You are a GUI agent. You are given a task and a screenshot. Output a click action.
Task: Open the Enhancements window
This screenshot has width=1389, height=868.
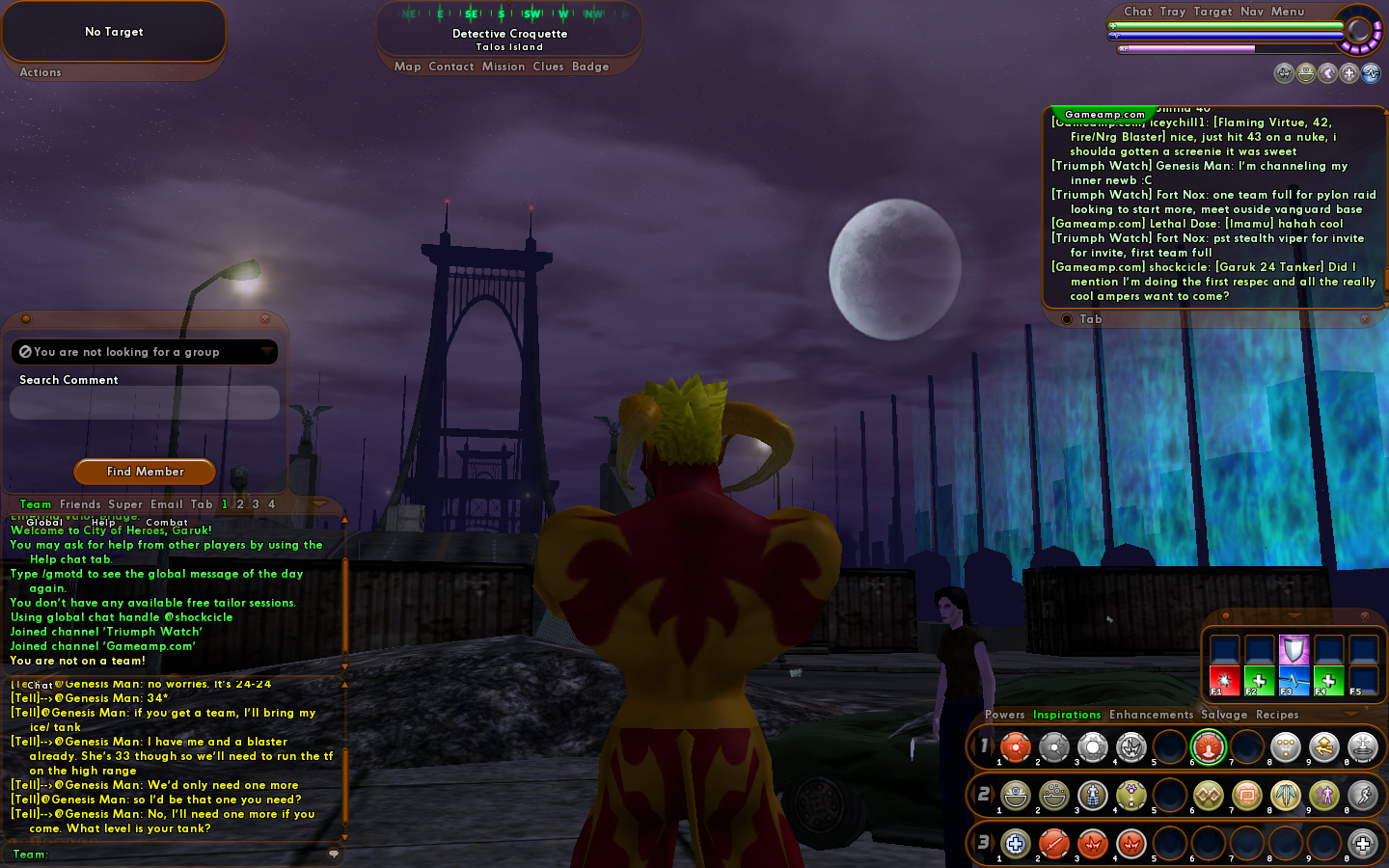(x=1151, y=715)
